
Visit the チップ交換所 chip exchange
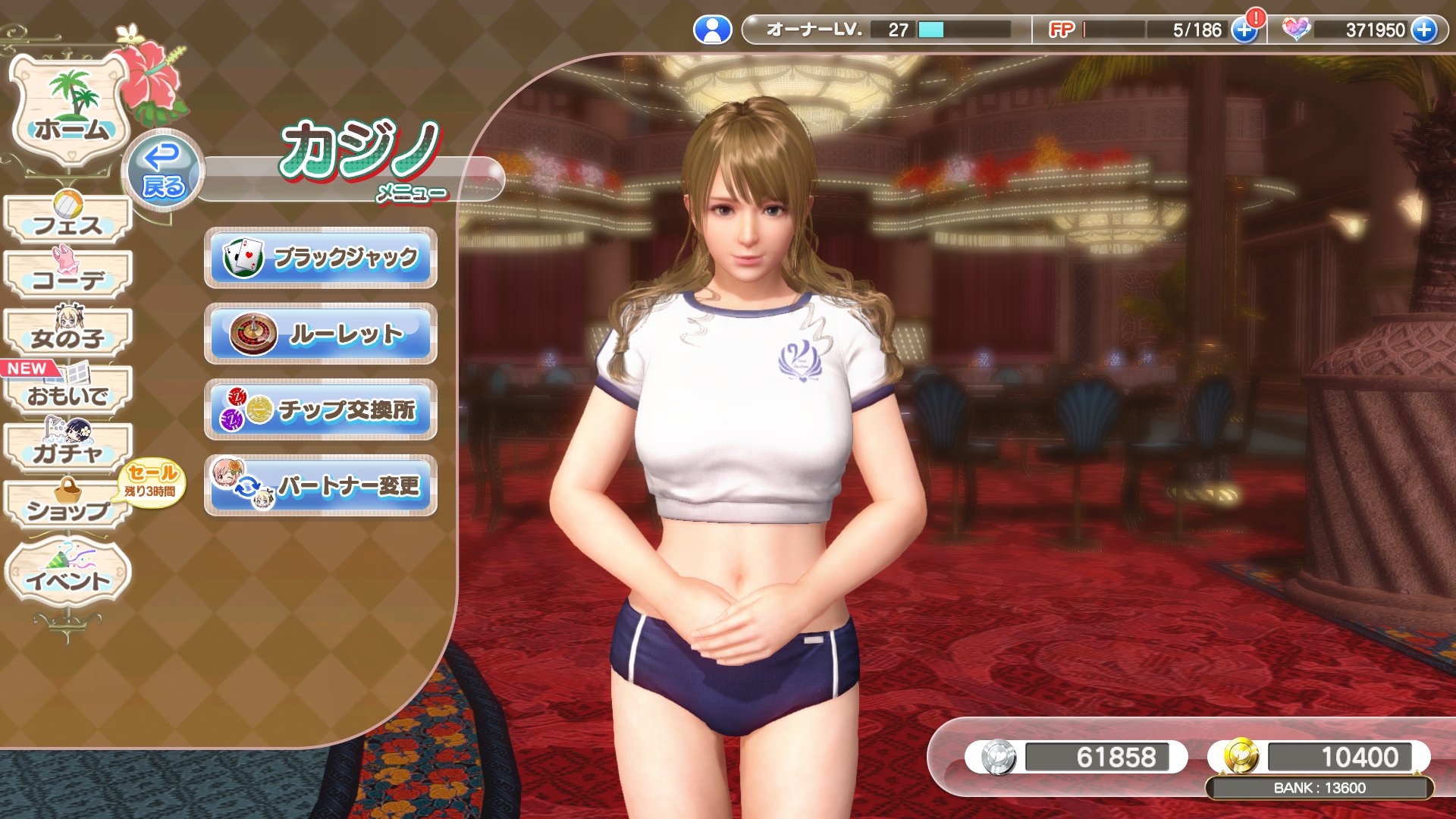[321, 409]
